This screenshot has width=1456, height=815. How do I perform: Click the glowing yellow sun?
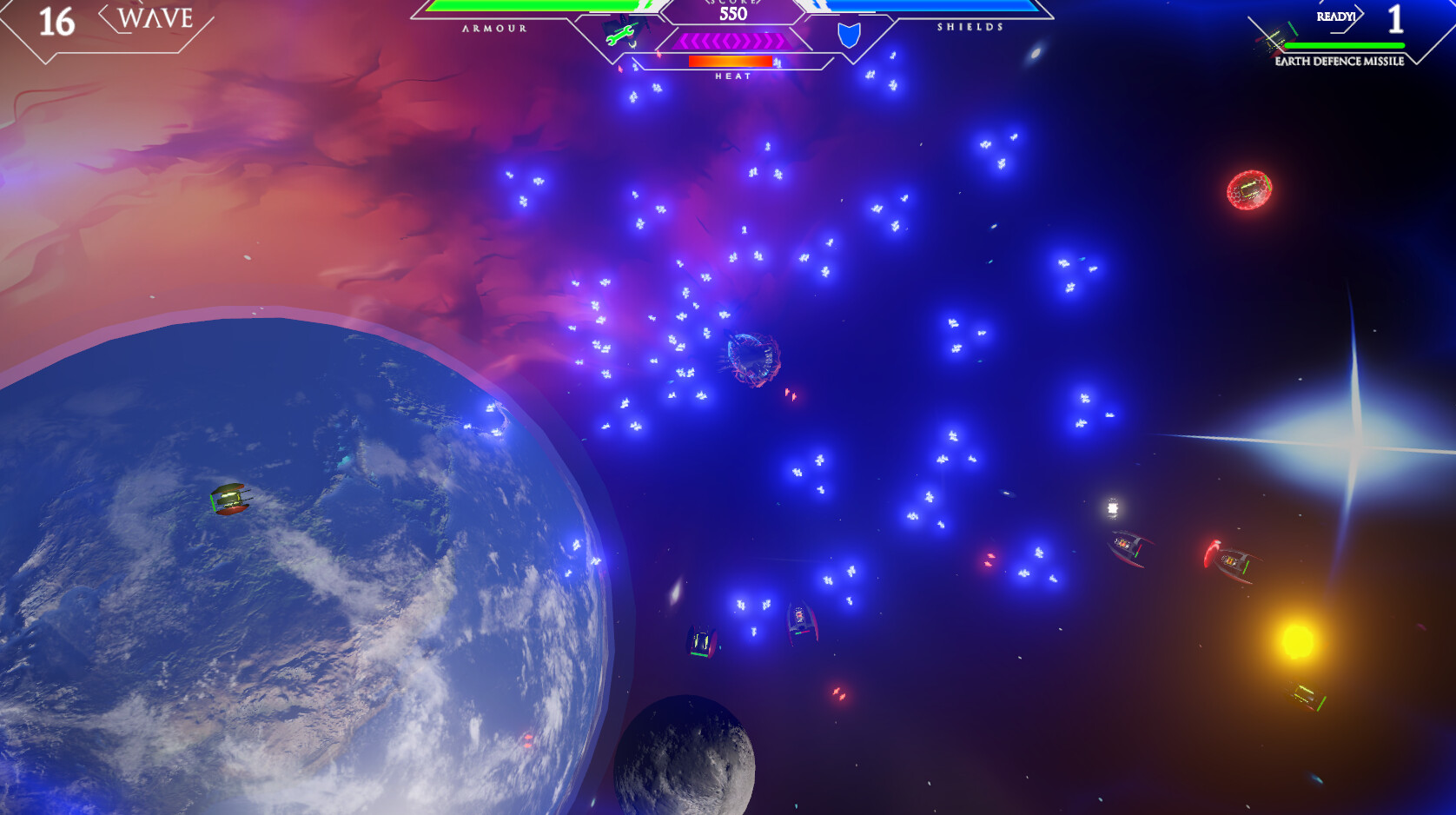[1298, 643]
